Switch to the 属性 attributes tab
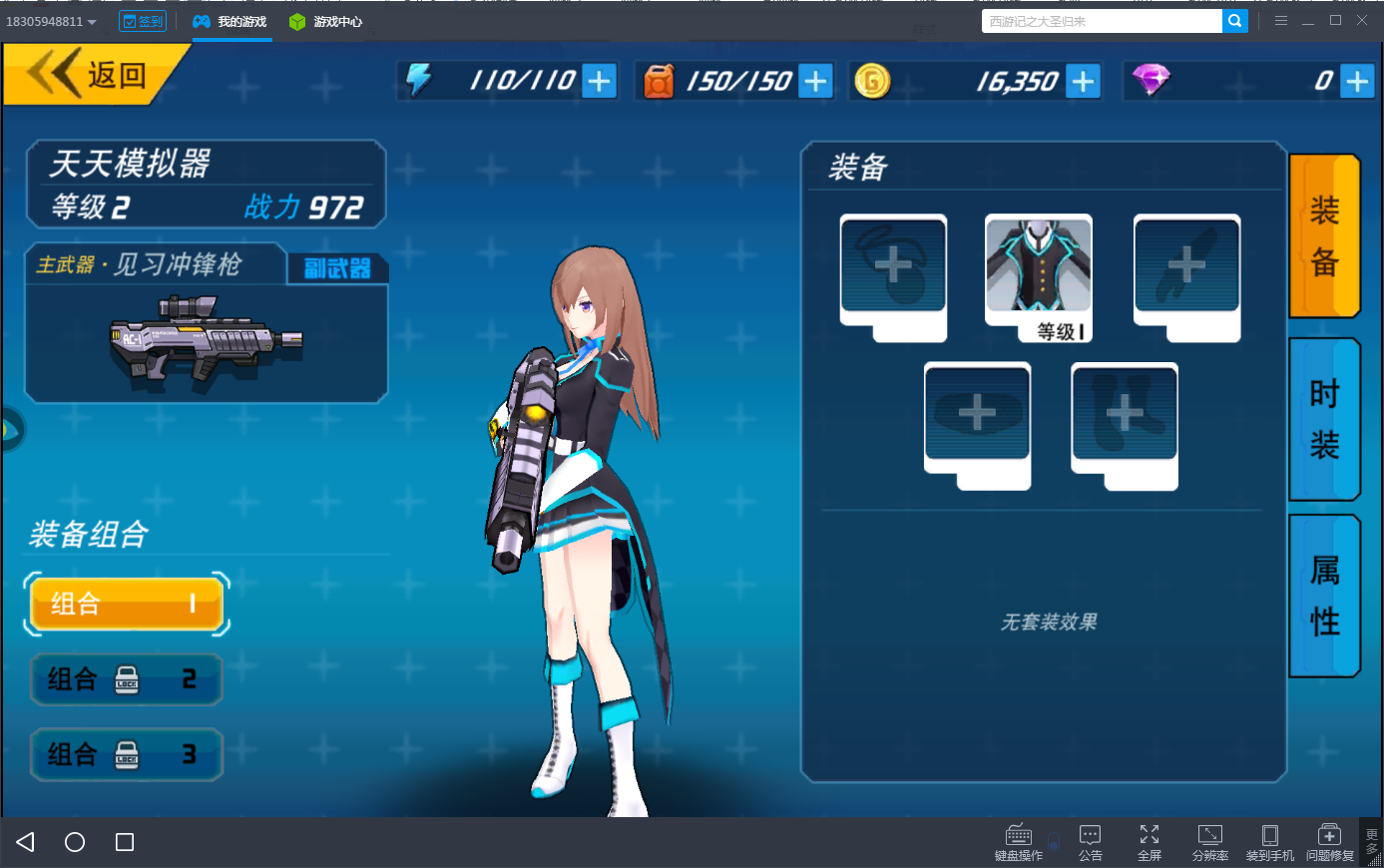 point(1324,596)
